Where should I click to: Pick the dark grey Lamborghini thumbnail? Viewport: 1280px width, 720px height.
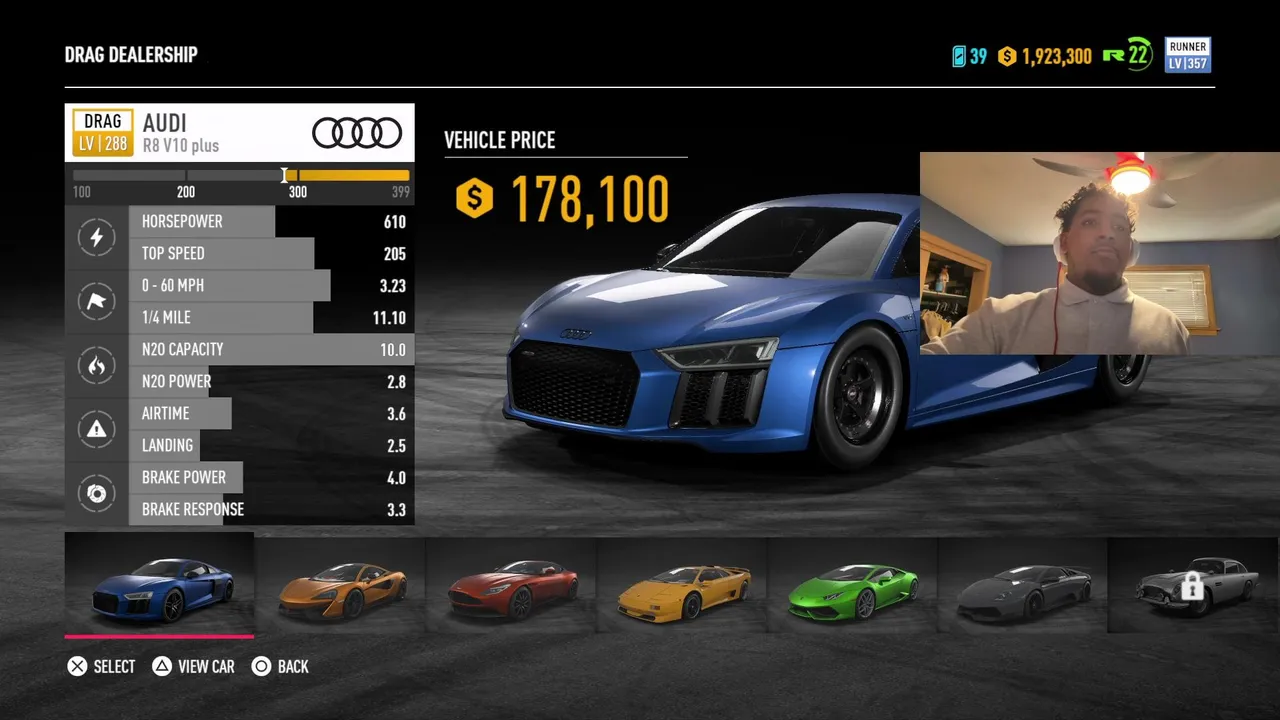point(1023,587)
